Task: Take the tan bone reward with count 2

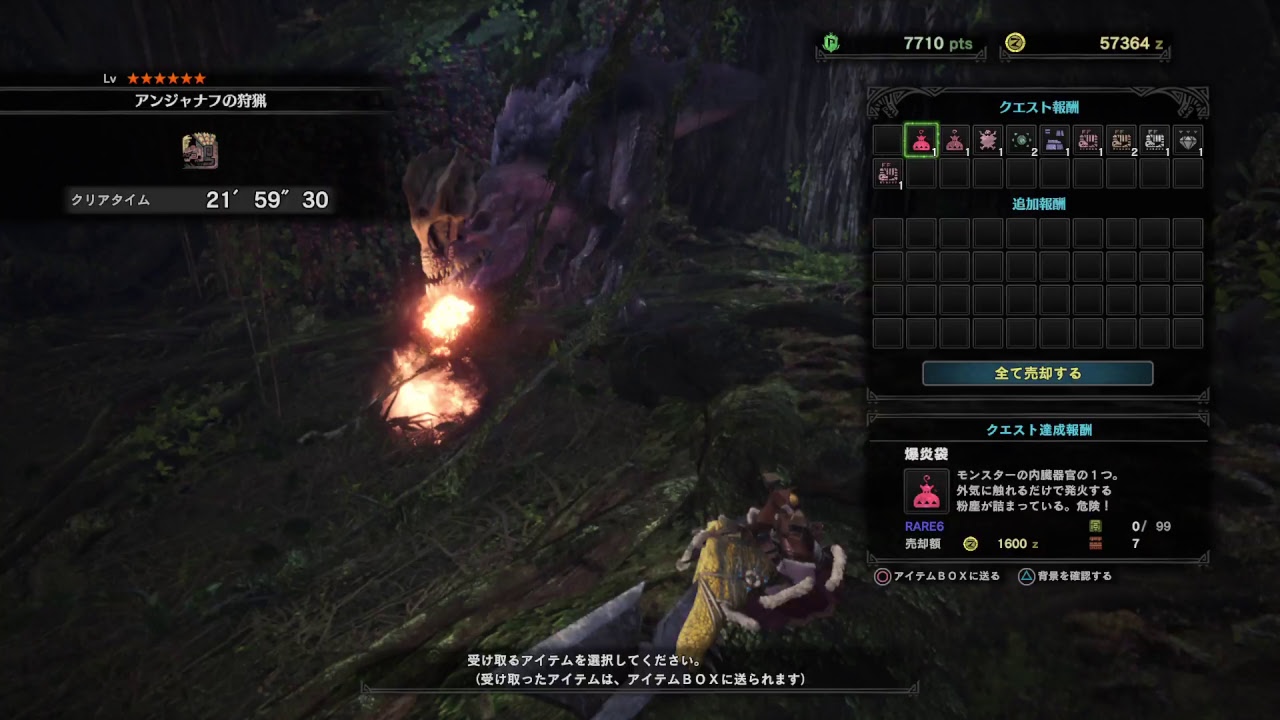Action: point(1121,141)
